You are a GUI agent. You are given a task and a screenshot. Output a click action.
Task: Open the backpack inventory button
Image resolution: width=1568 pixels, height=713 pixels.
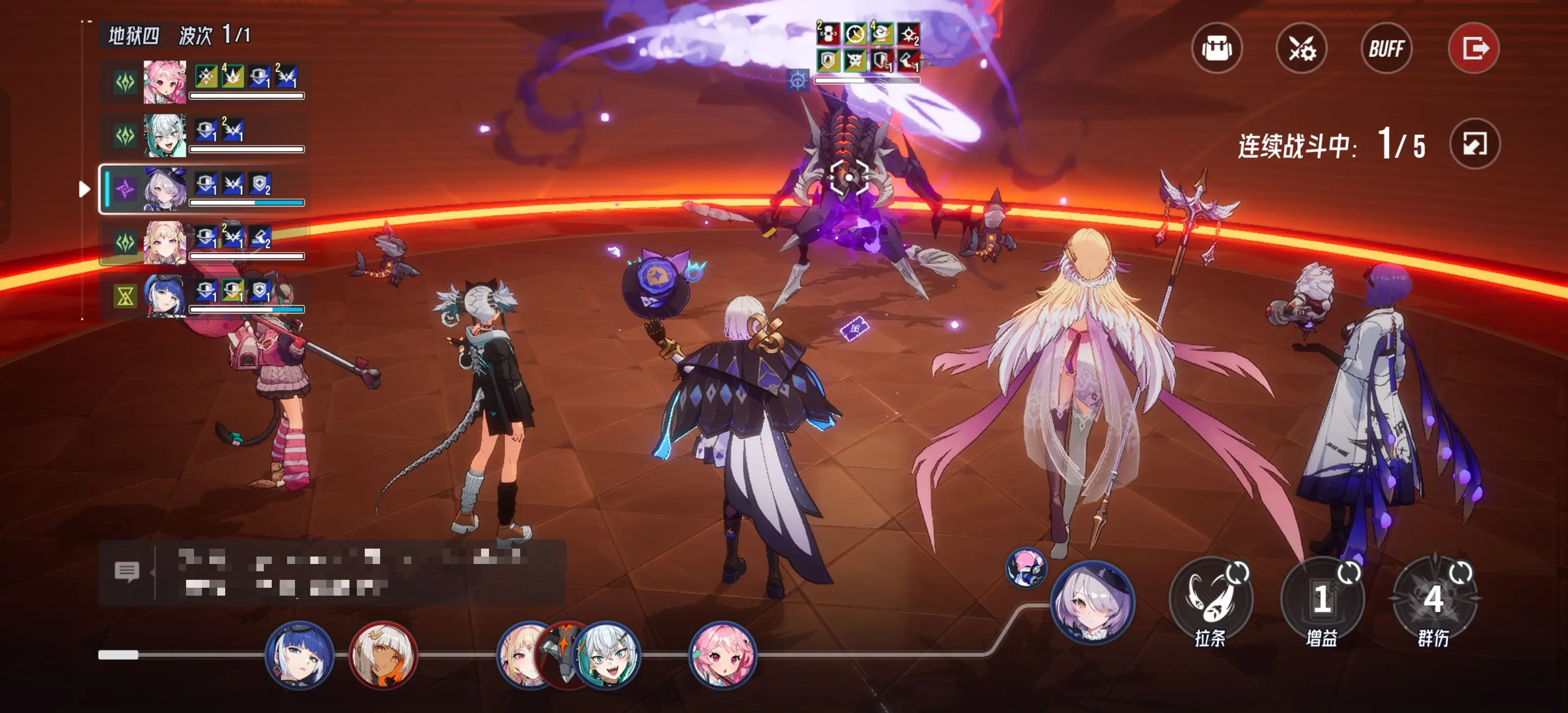(1217, 48)
